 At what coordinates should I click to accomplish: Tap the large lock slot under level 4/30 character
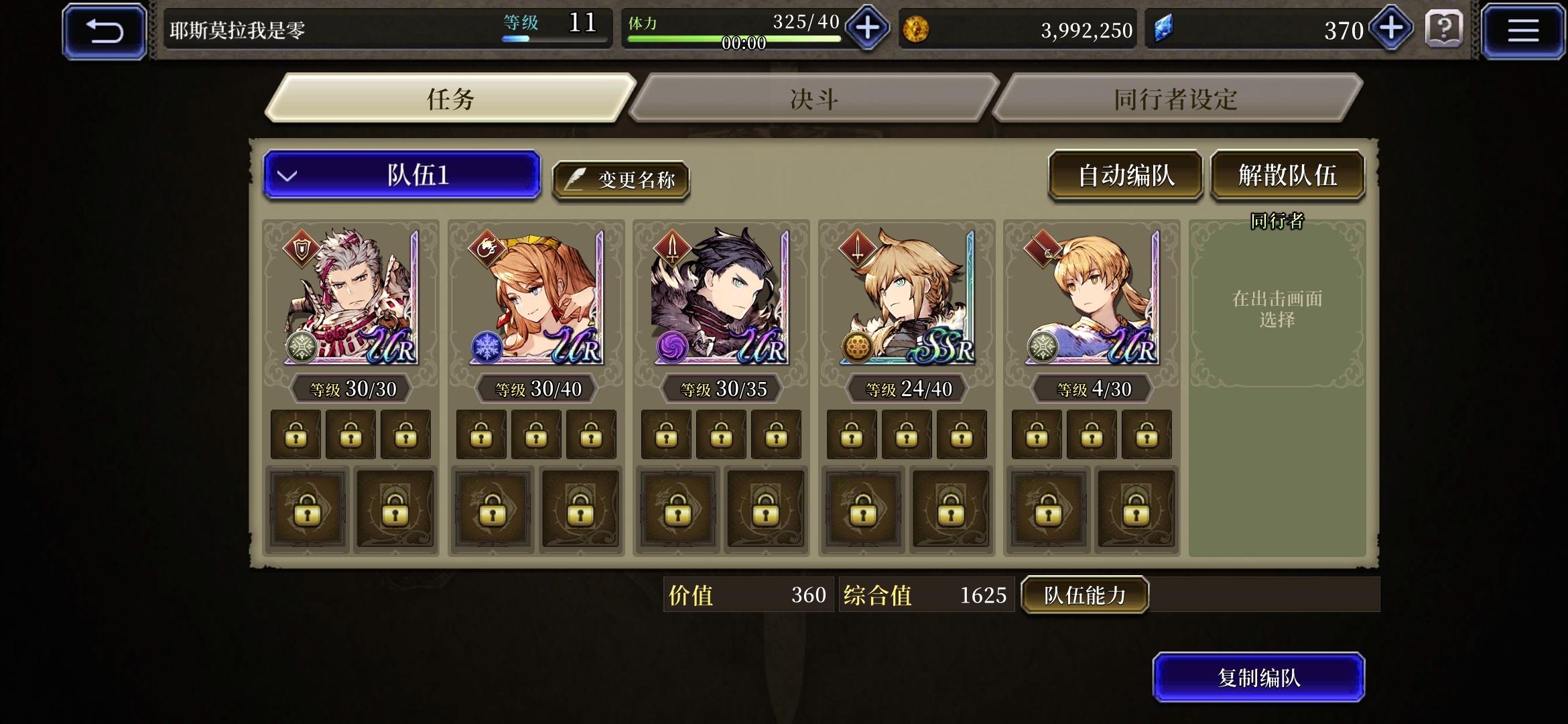(1046, 509)
